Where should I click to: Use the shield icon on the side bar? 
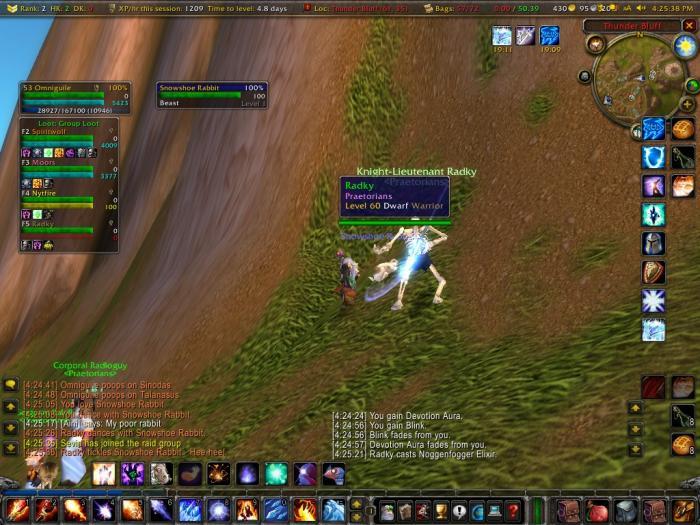pos(654,272)
